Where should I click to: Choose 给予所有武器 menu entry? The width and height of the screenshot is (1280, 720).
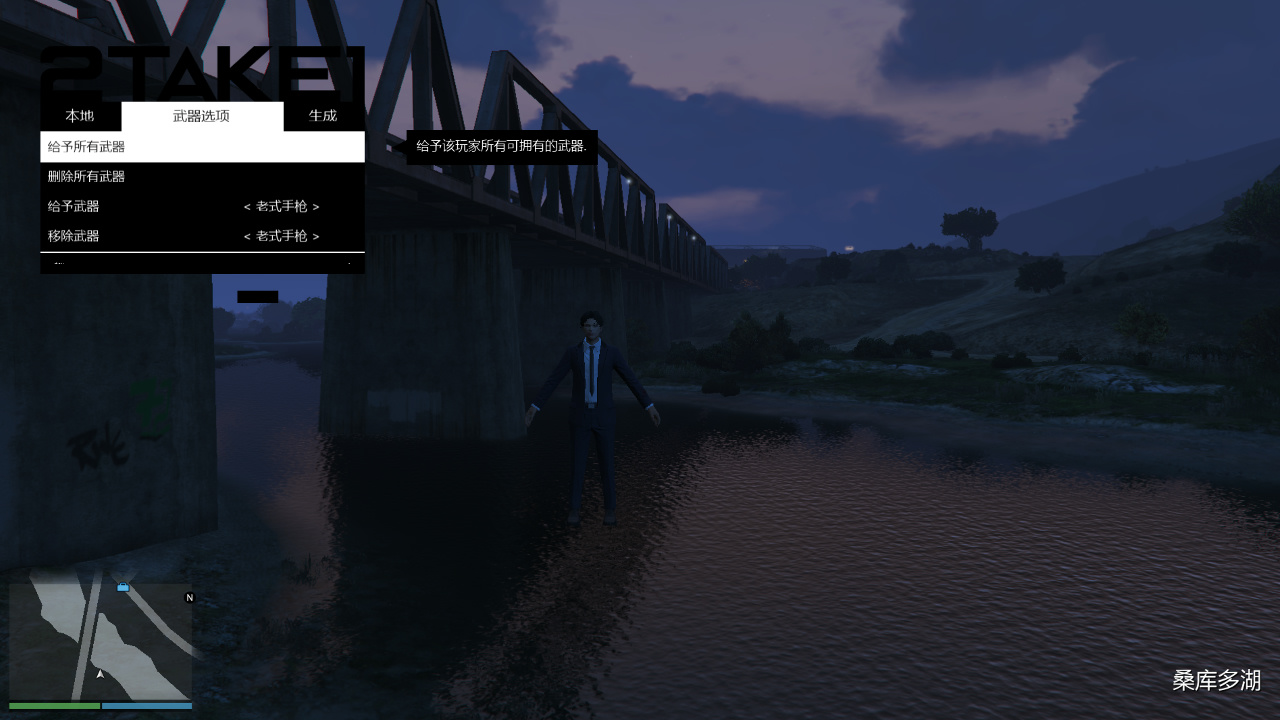(202, 147)
